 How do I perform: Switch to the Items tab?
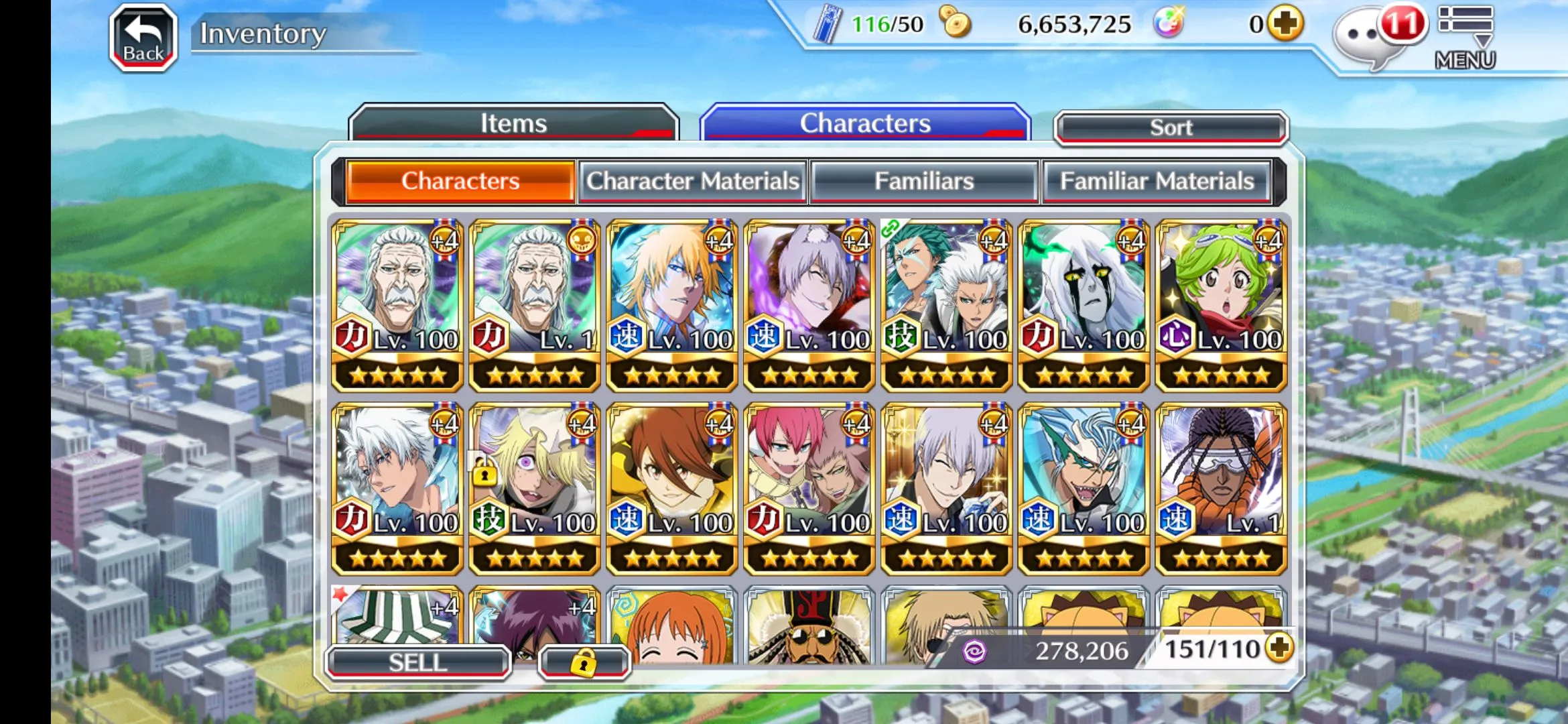513,123
